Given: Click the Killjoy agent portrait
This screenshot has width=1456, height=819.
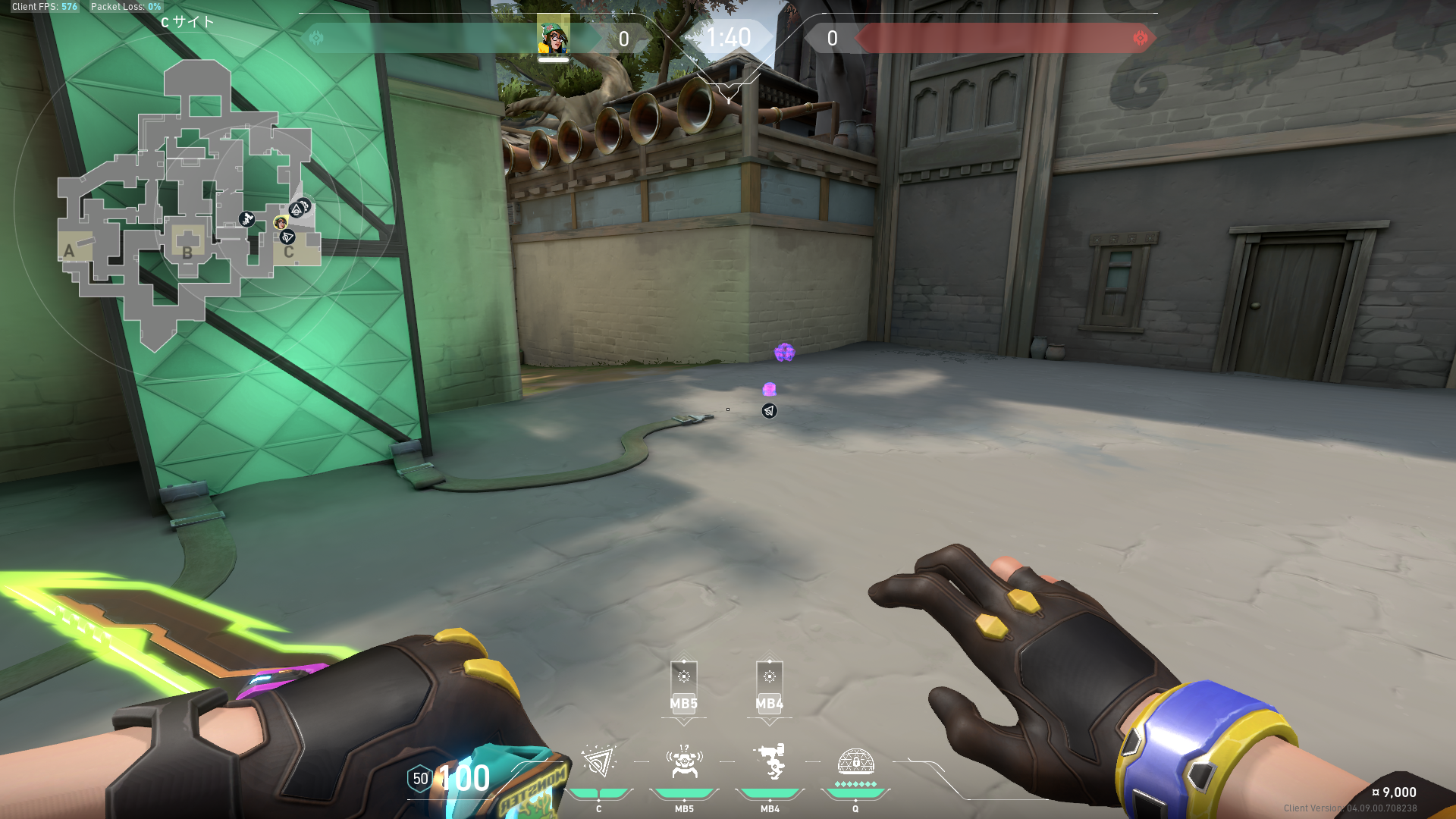Looking at the screenshot, I should point(554,37).
